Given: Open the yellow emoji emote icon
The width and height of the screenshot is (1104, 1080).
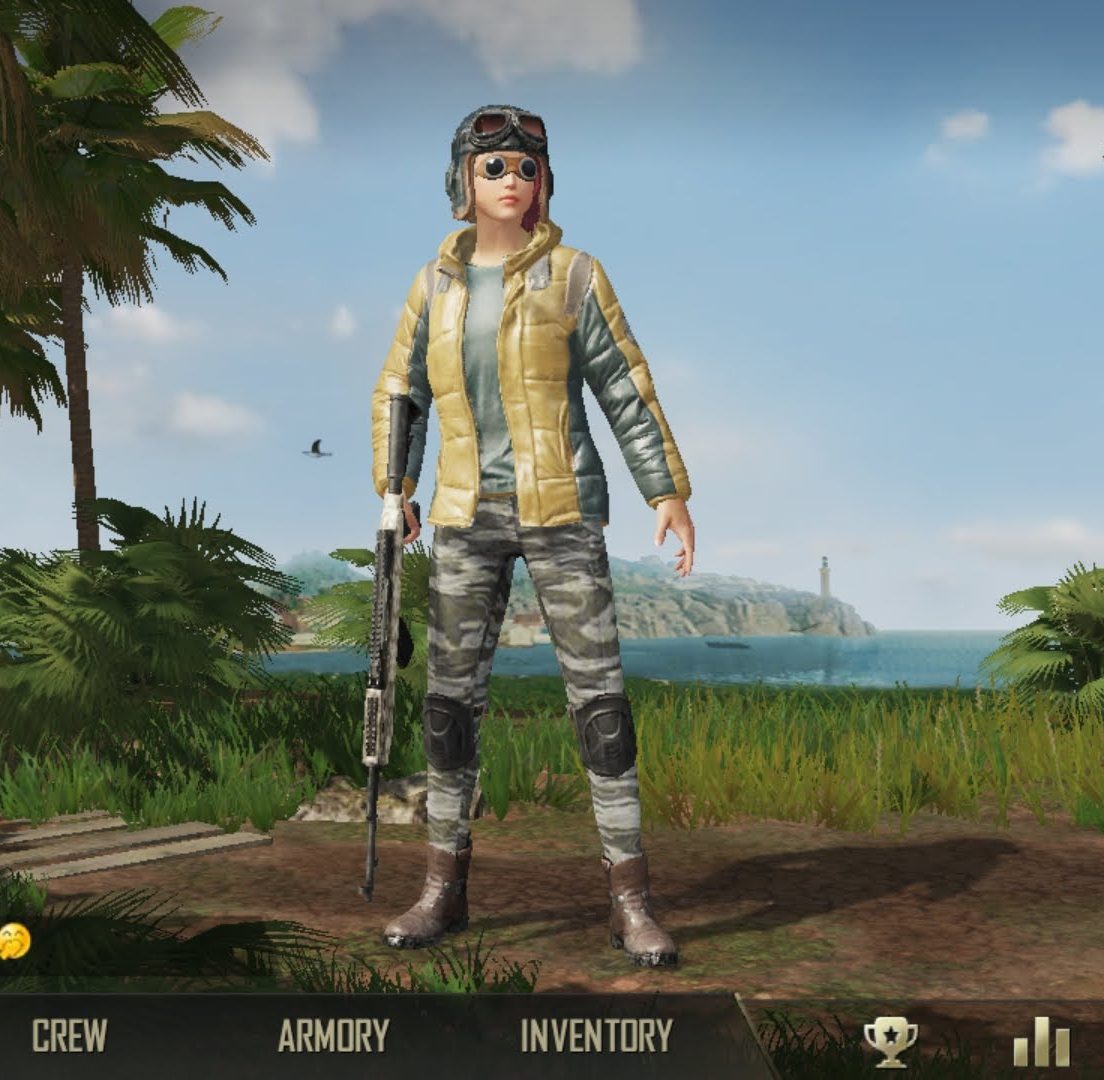Looking at the screenshot, I should (13, 940).
